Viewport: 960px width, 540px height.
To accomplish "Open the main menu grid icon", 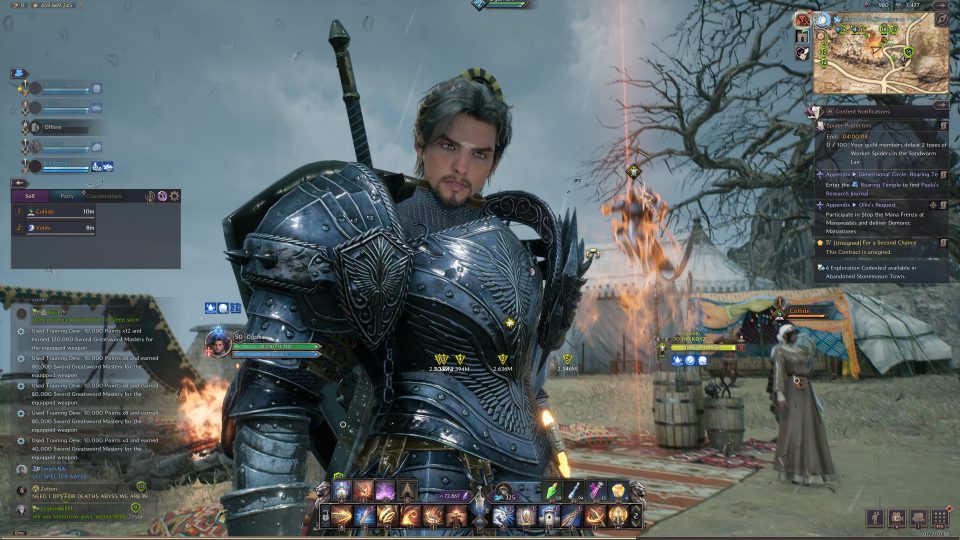I will point(939,517).
